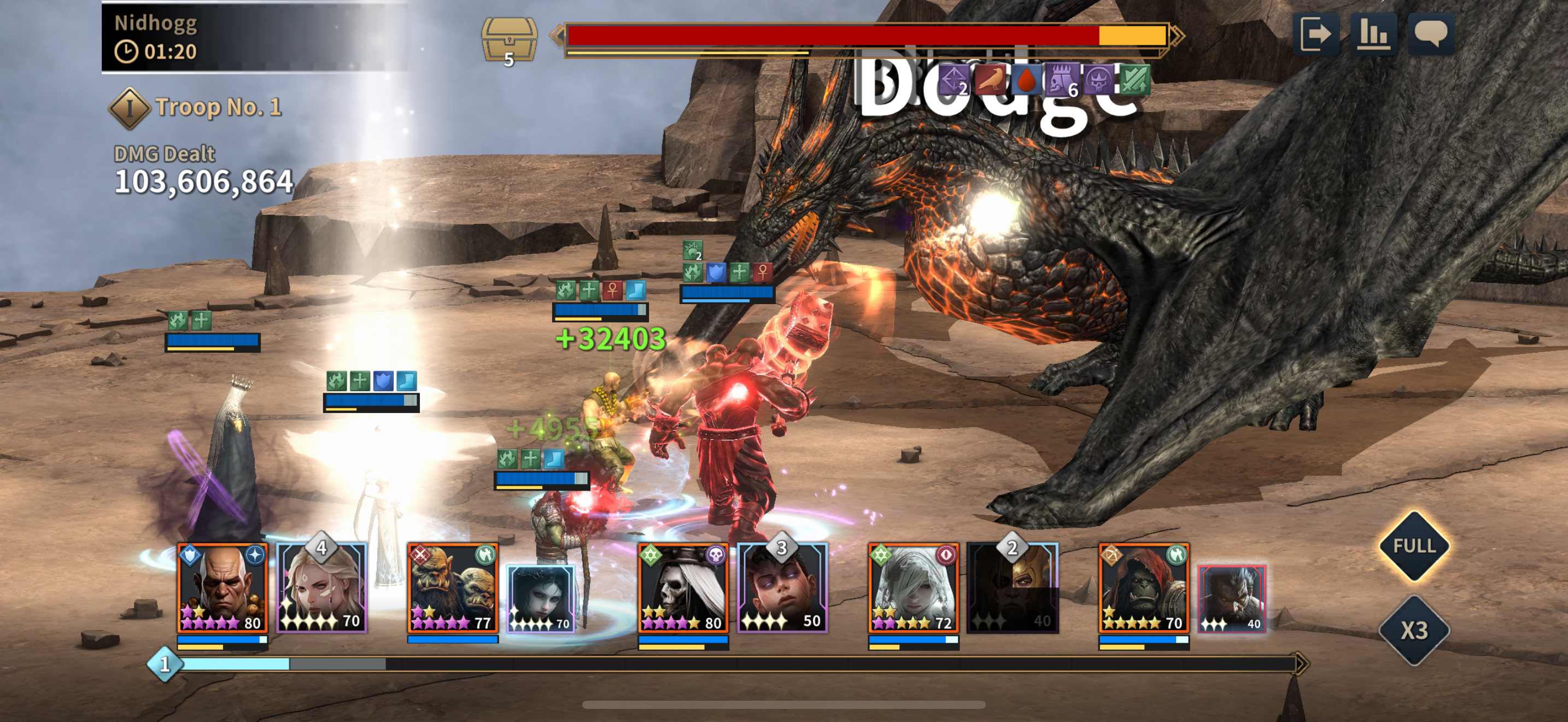The height and width of the screenshot is (722, 1568).
Task: Open the battle statistics chart
Action: 1373,34
